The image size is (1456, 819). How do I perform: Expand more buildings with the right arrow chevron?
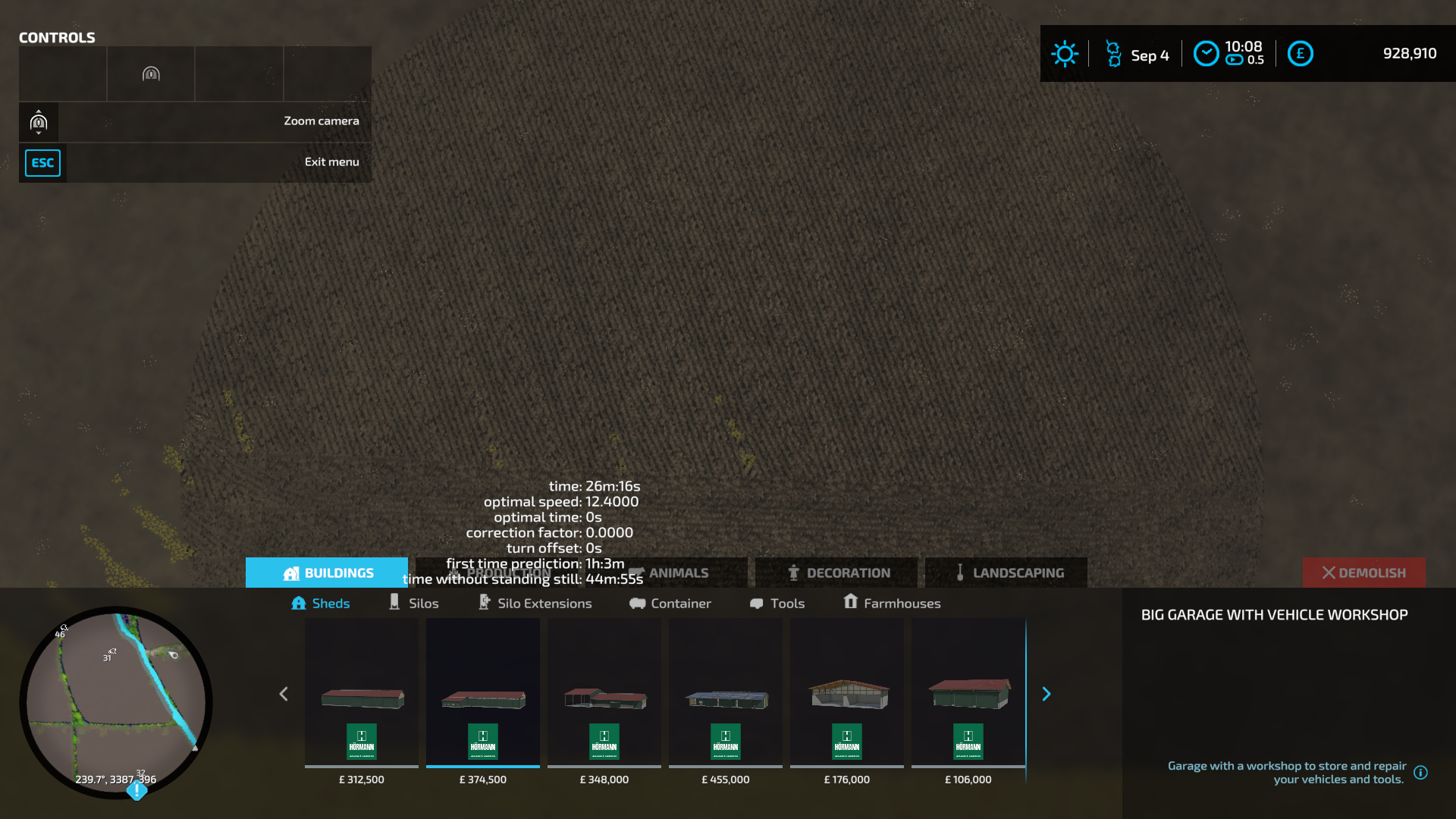pos(1046,694)
